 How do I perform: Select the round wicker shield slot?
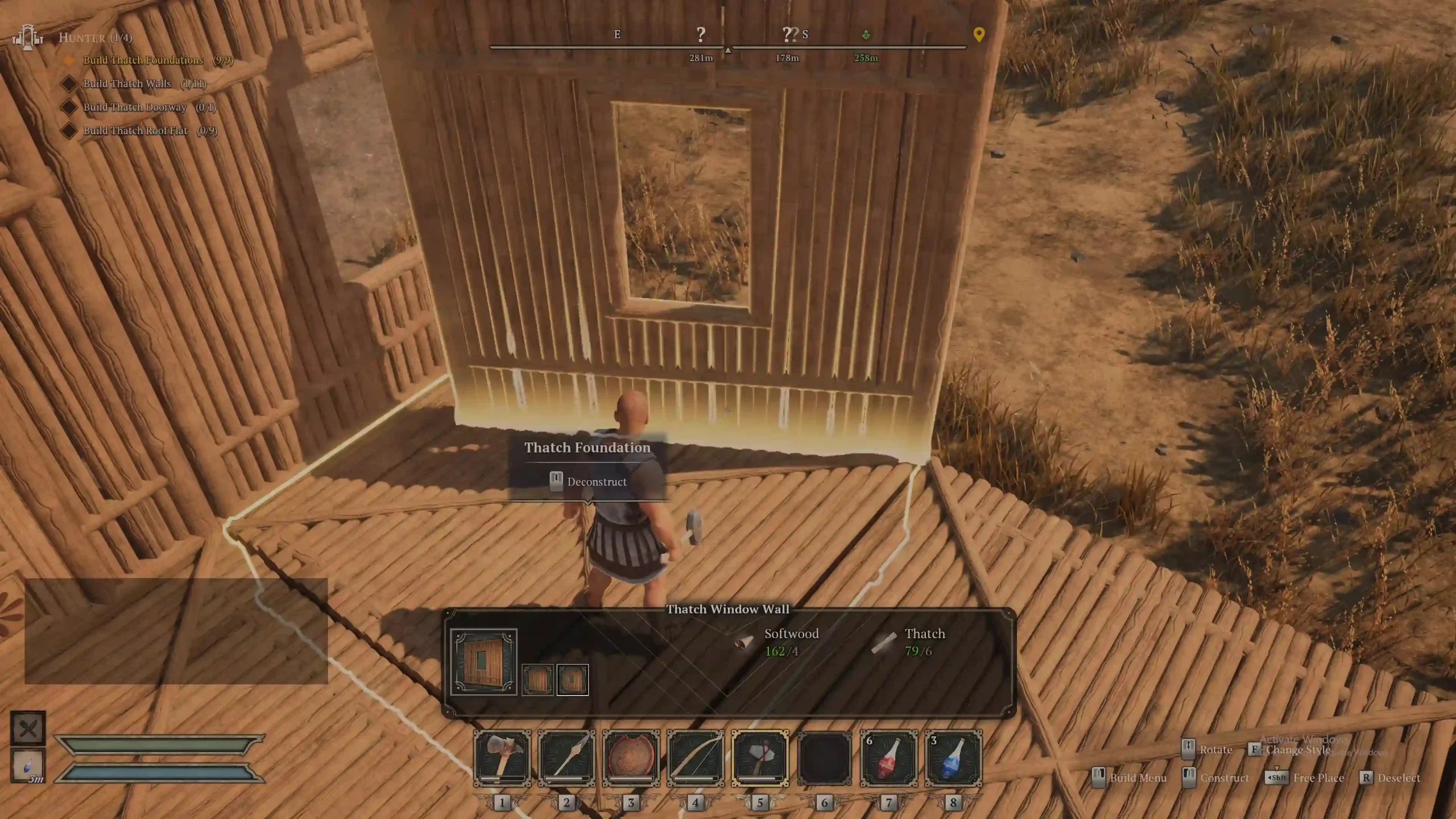[x=631, y=758]
